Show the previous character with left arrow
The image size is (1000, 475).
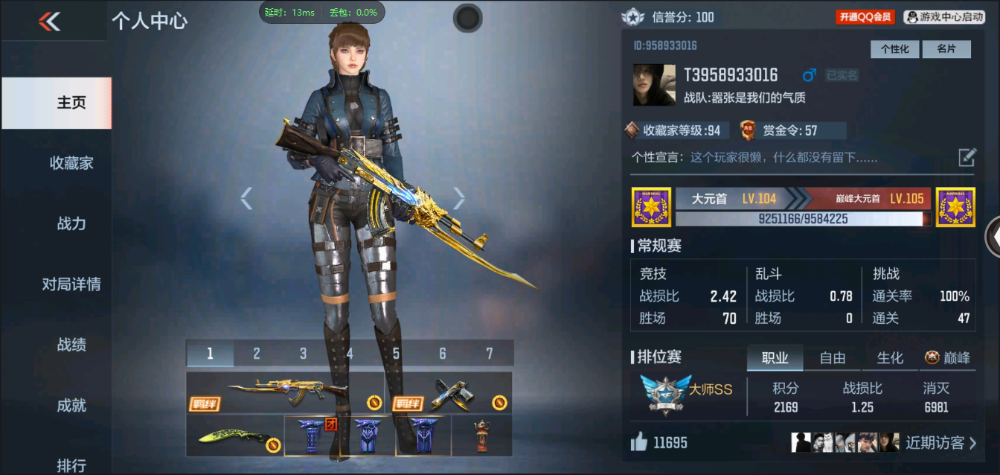247,198
